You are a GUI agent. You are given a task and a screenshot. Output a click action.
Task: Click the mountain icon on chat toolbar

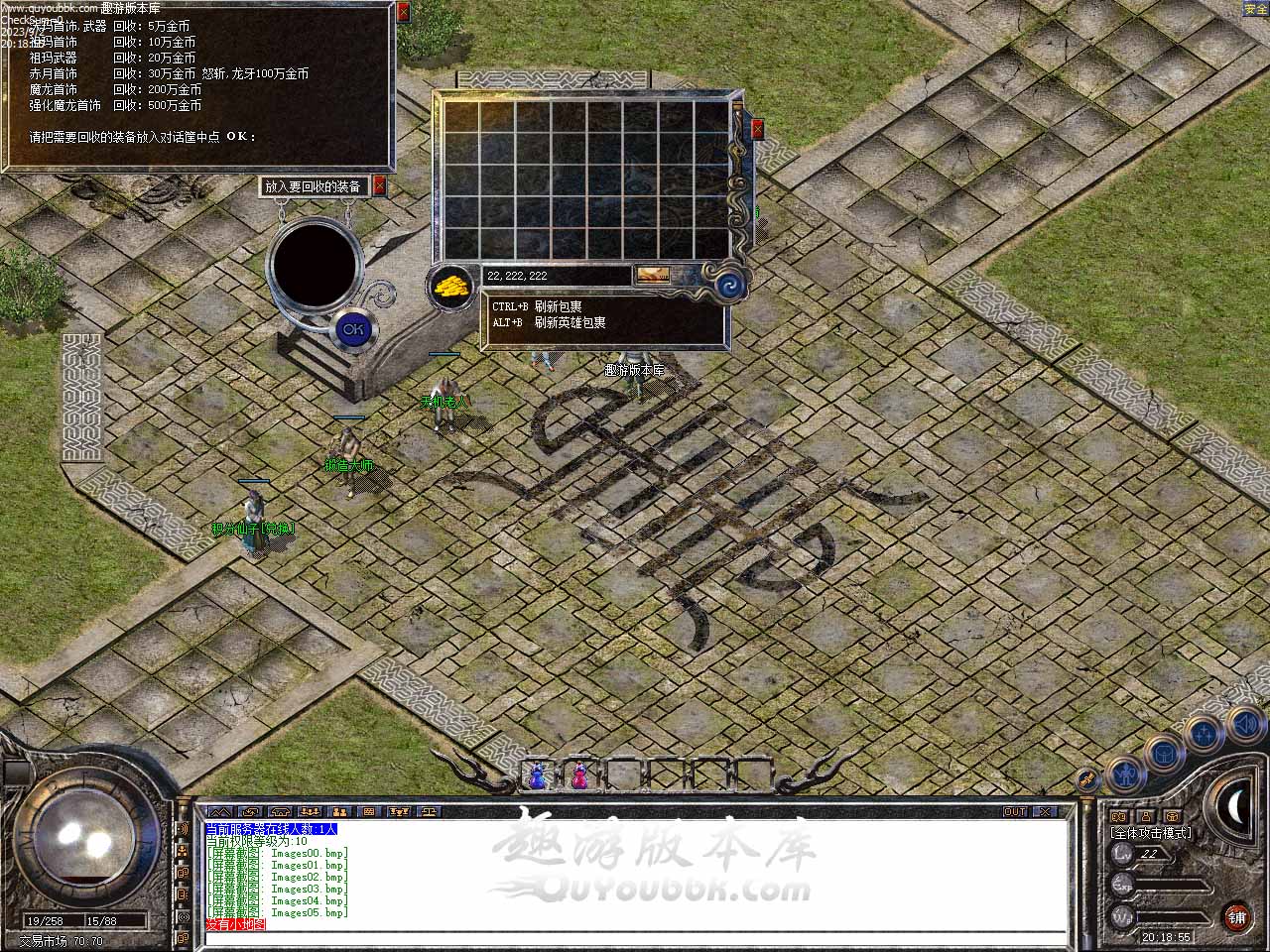tap(219, 812)
